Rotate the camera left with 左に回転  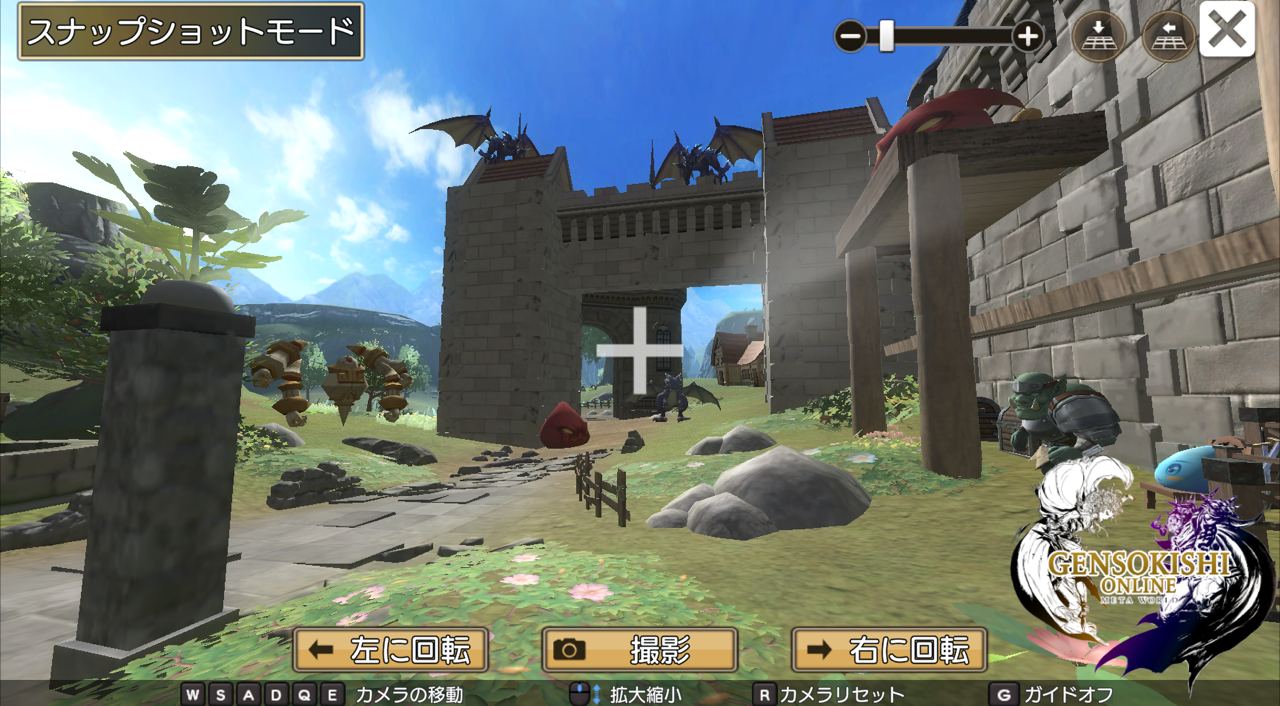pos(390,650)
